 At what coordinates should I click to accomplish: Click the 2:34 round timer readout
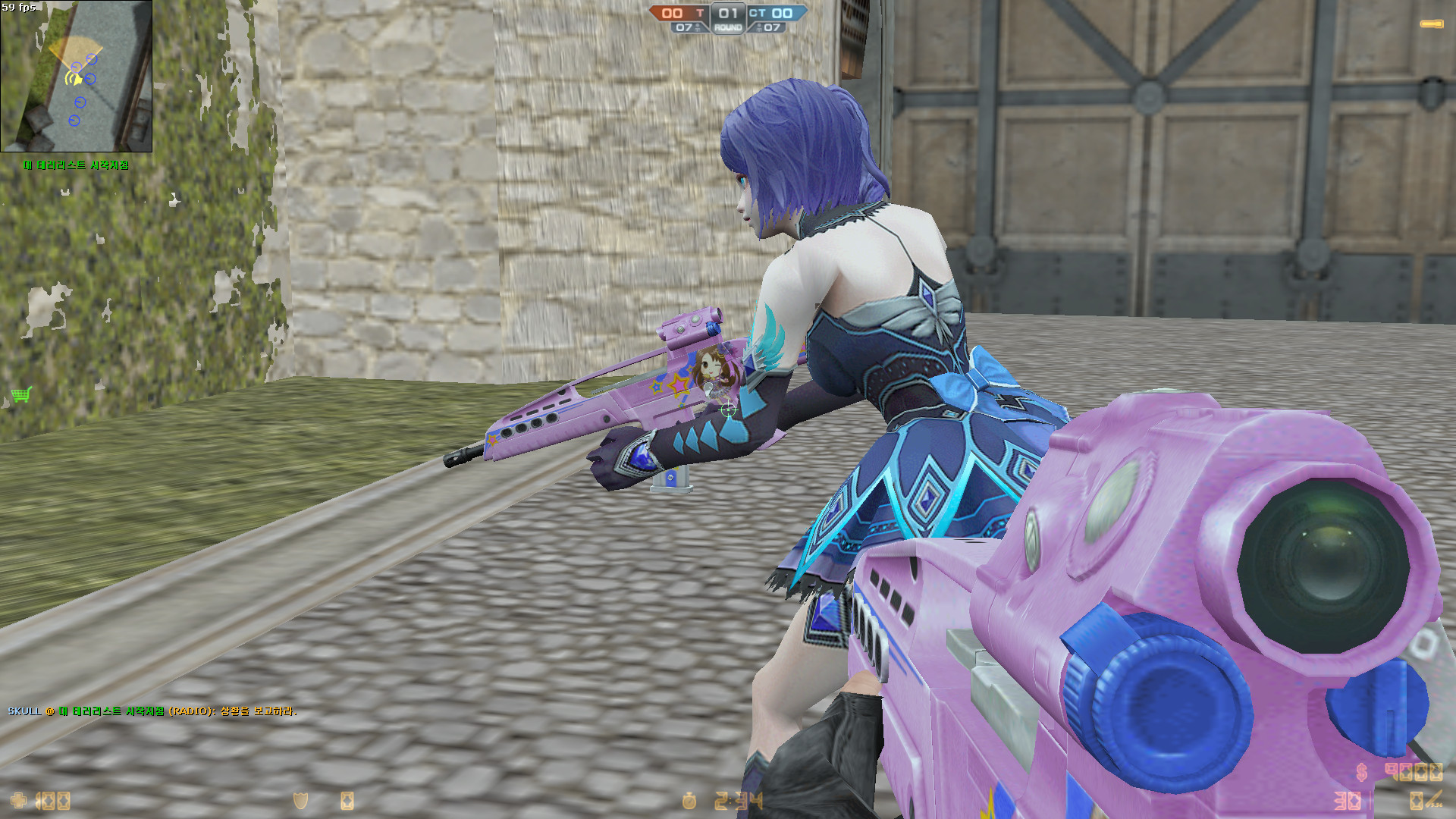737,800
